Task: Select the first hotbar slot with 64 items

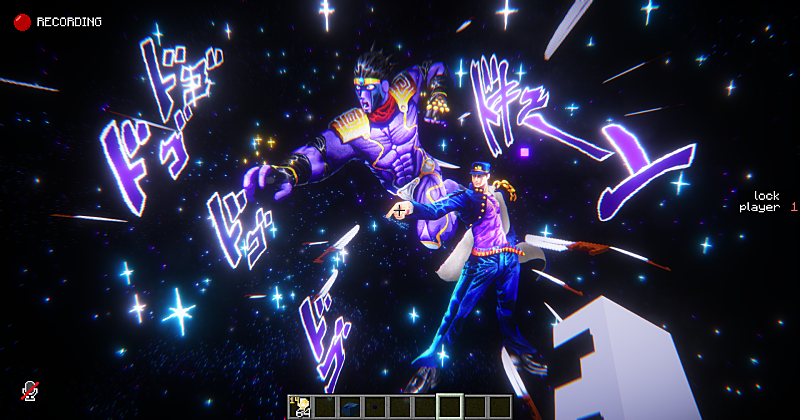Action: point(300,406)
